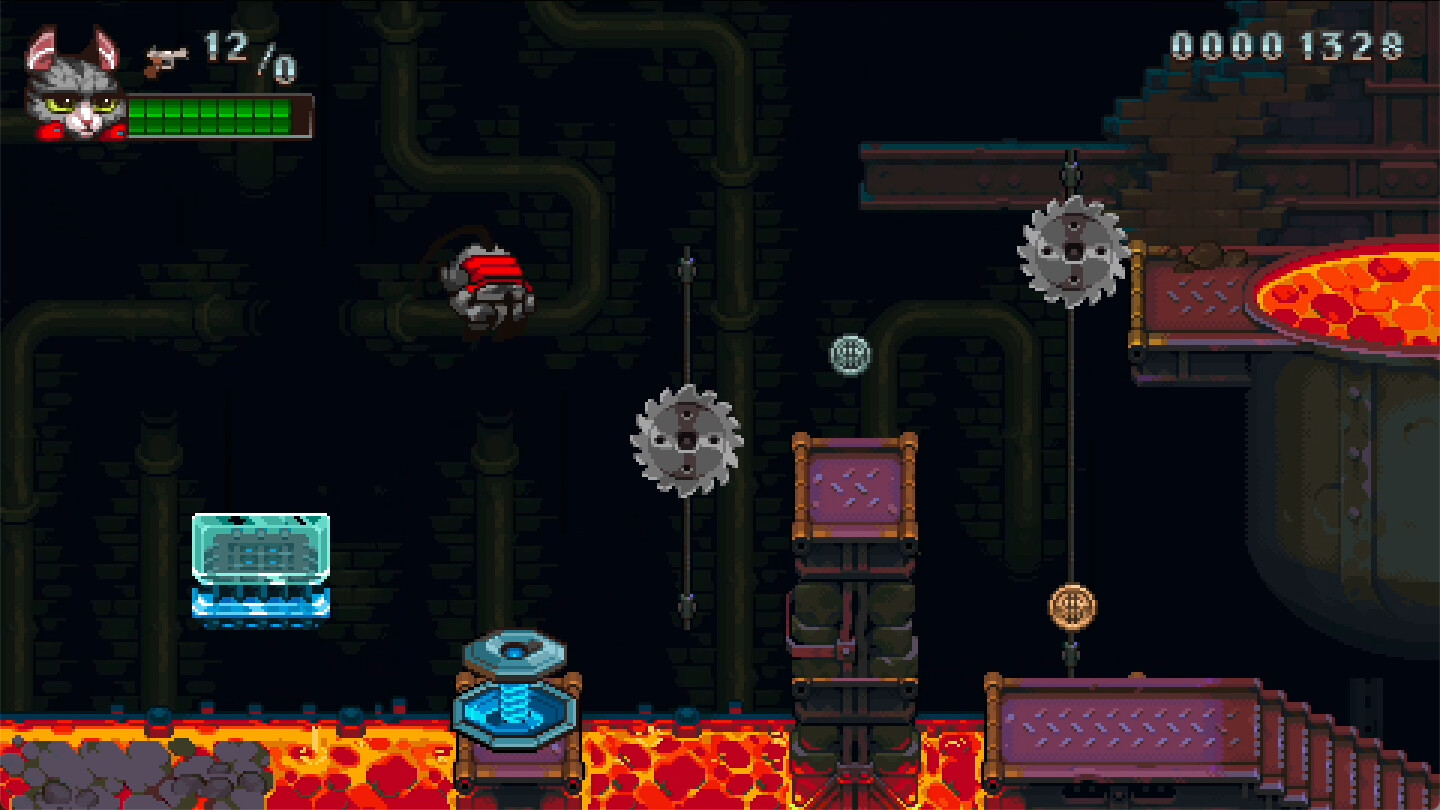Screen dimensions: 1440x810
Task: Click the bottom weight of the center chain
Action: tap(685, 605)
